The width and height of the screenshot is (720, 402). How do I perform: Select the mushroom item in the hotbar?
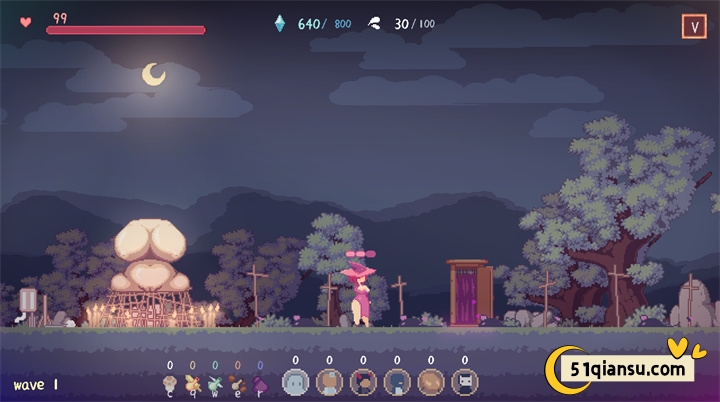(170, 382)
